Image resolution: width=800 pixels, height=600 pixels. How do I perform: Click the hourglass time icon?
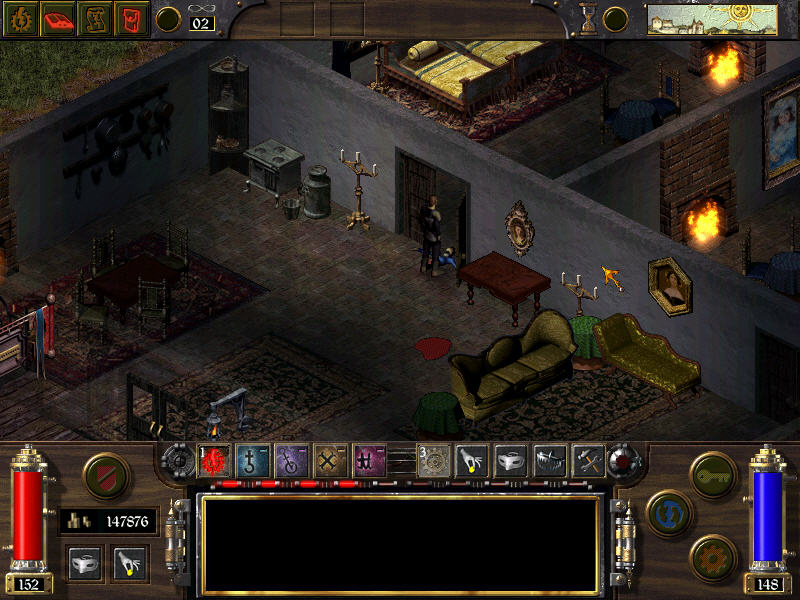coord(589,18)
